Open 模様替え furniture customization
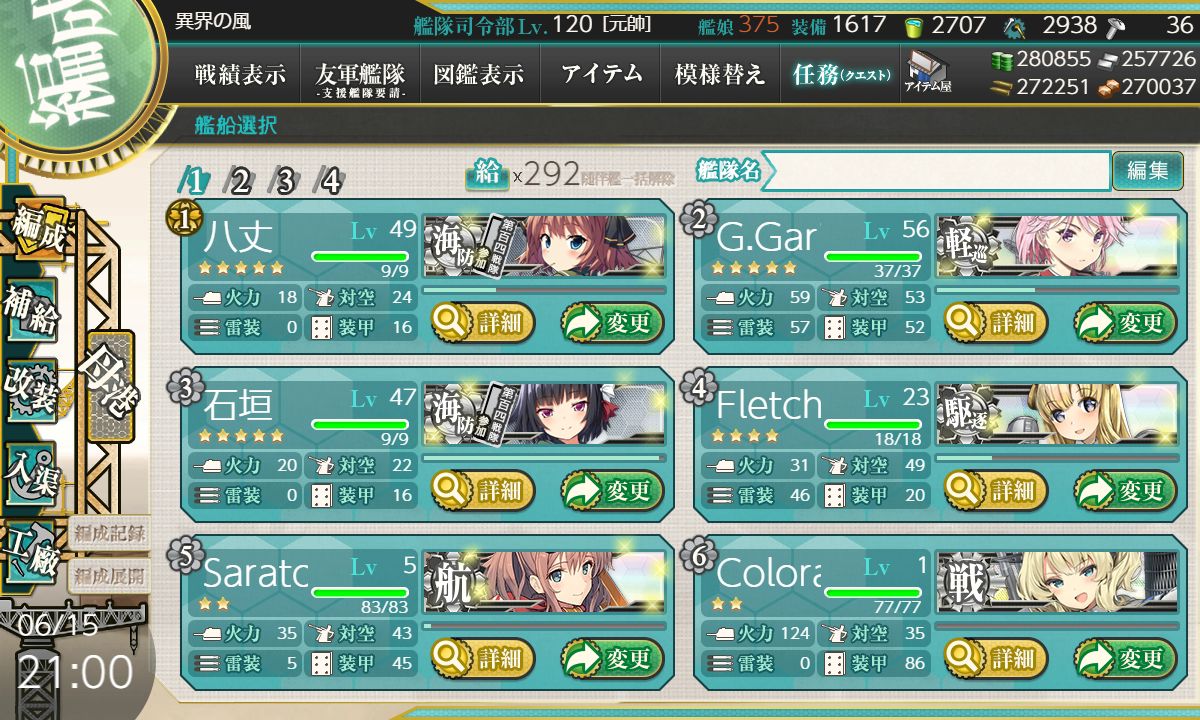This screenshot has height=720, width=1200. [720, 74]
